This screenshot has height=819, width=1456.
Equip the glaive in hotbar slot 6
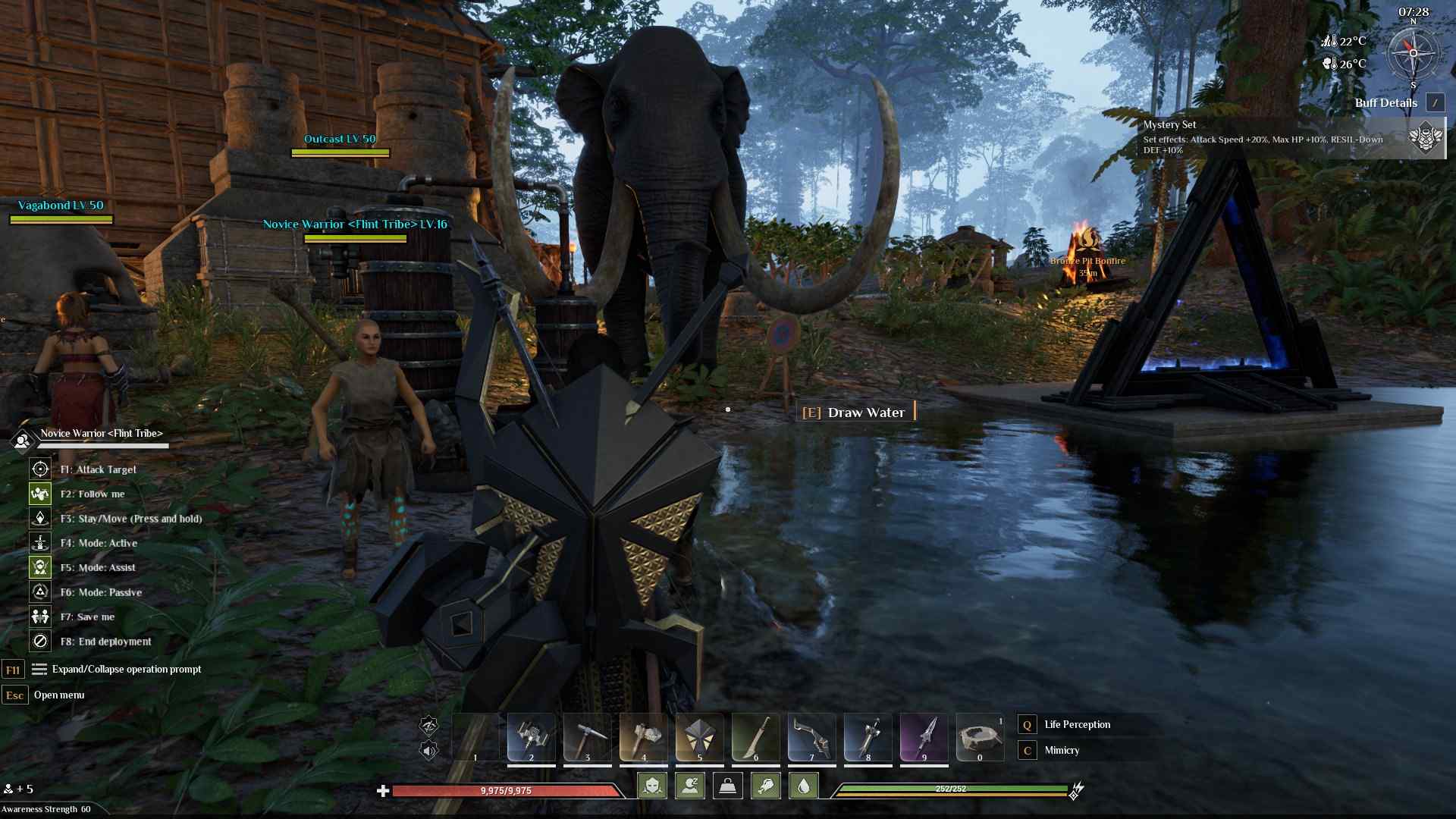[756, 737]
